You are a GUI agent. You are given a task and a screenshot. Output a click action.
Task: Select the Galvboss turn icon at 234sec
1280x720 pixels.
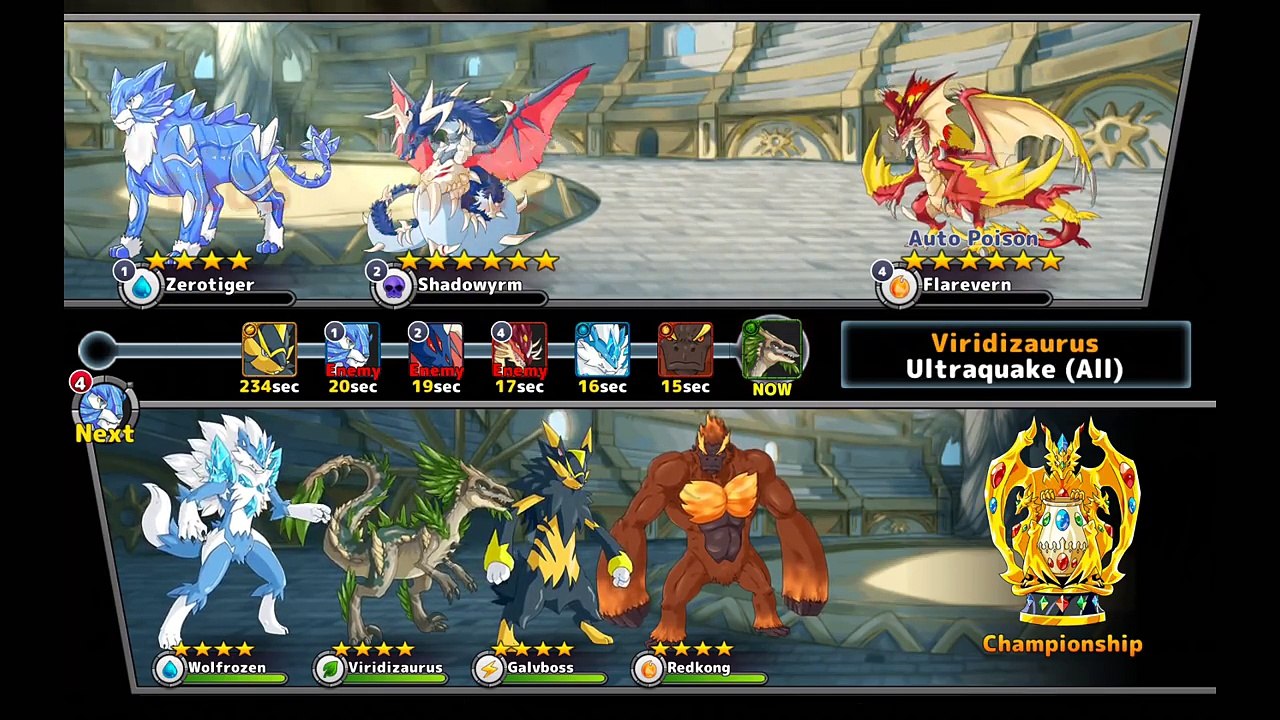(269, 350)
